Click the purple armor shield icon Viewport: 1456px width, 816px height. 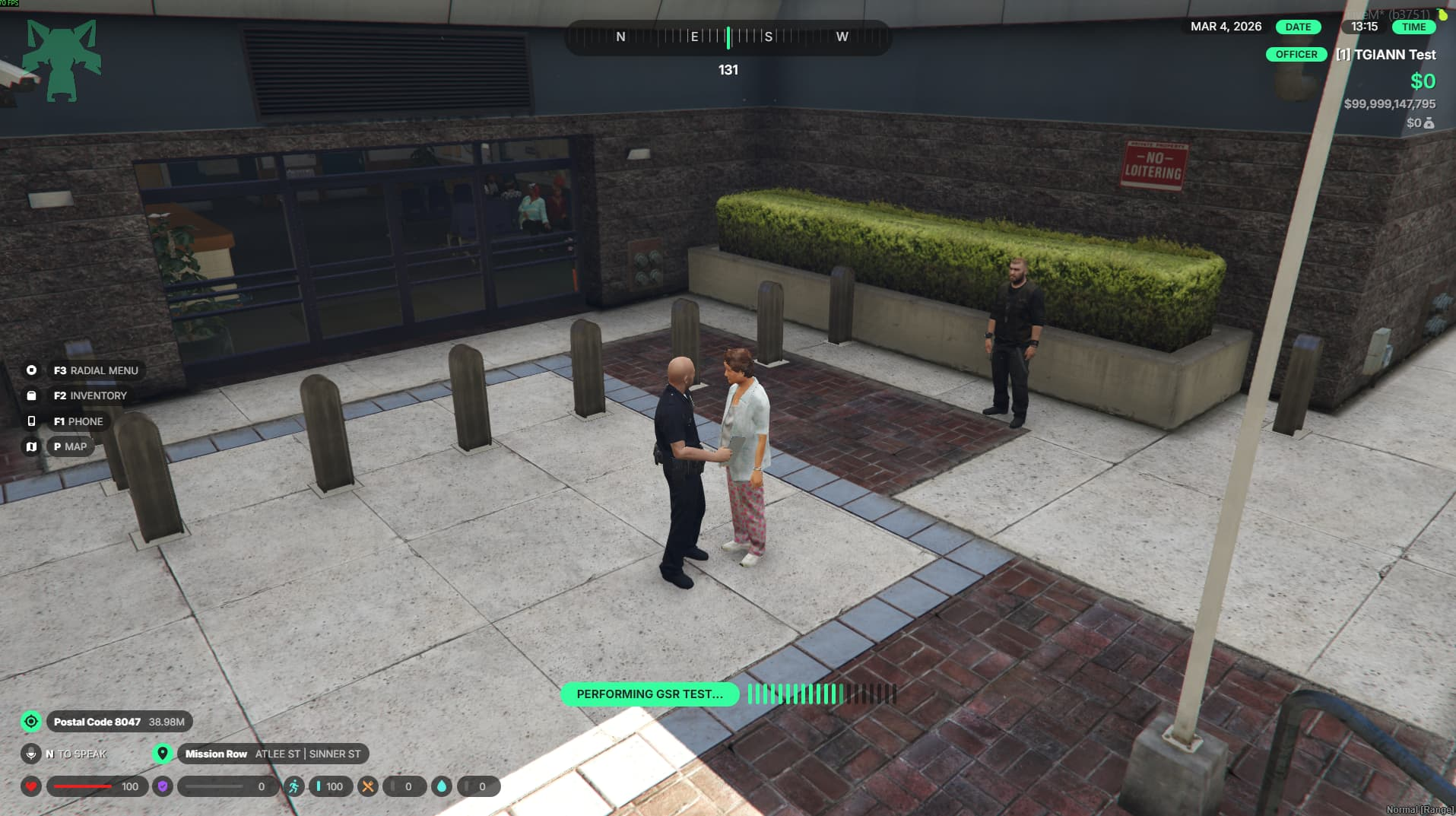(x=163, y=786)
